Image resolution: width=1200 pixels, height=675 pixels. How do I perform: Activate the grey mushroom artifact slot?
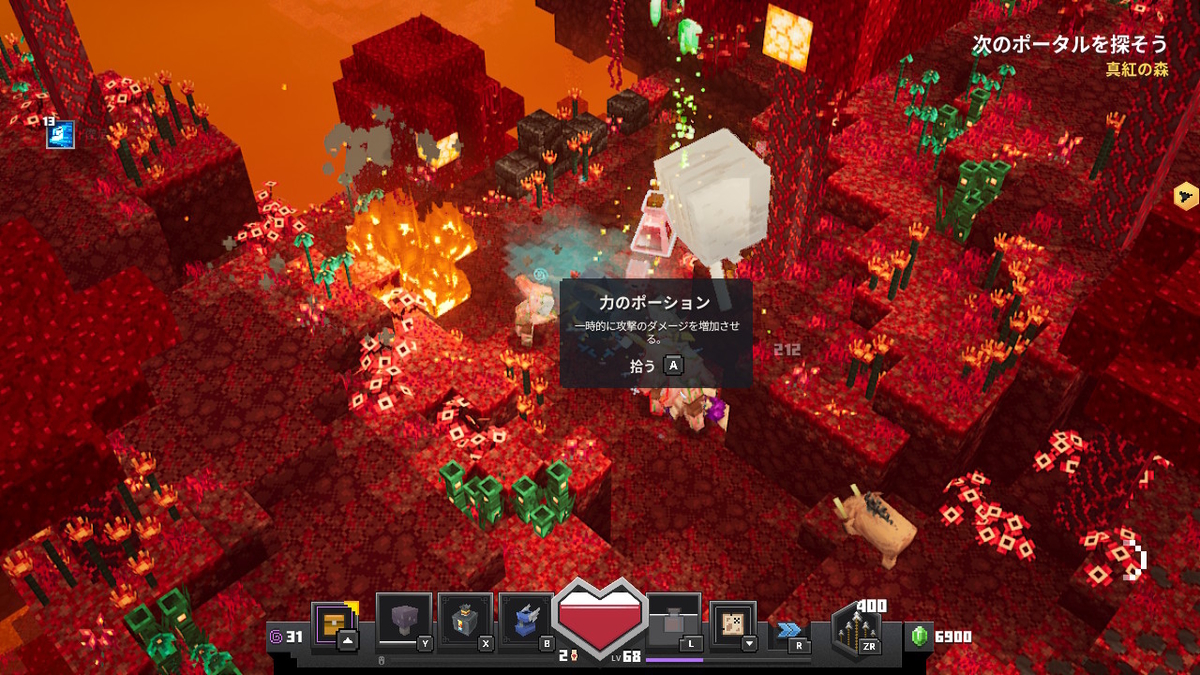click(404, 622)
